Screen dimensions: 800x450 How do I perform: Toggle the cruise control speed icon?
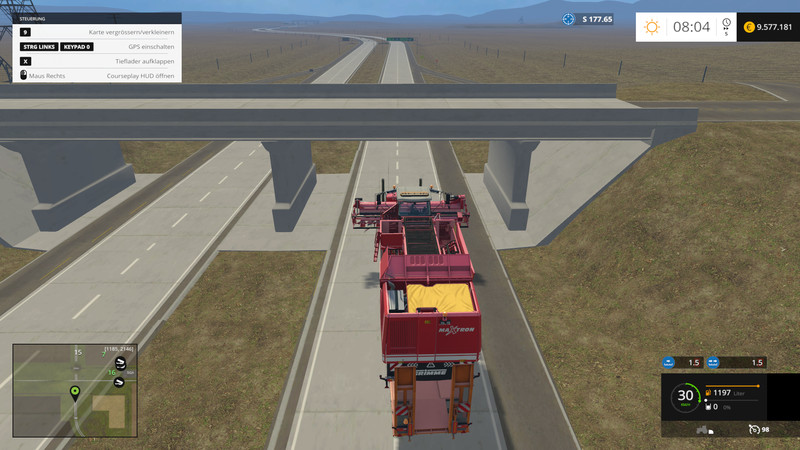click(x=755, y=430)
